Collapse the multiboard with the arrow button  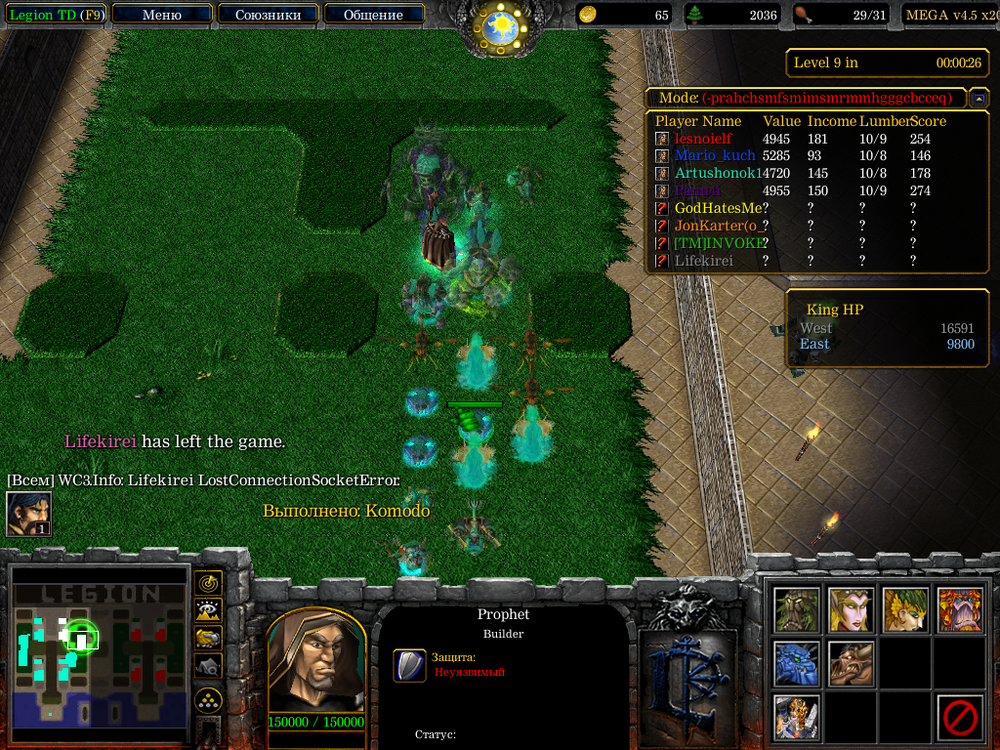pyautogui.click(x=979, y=98)
